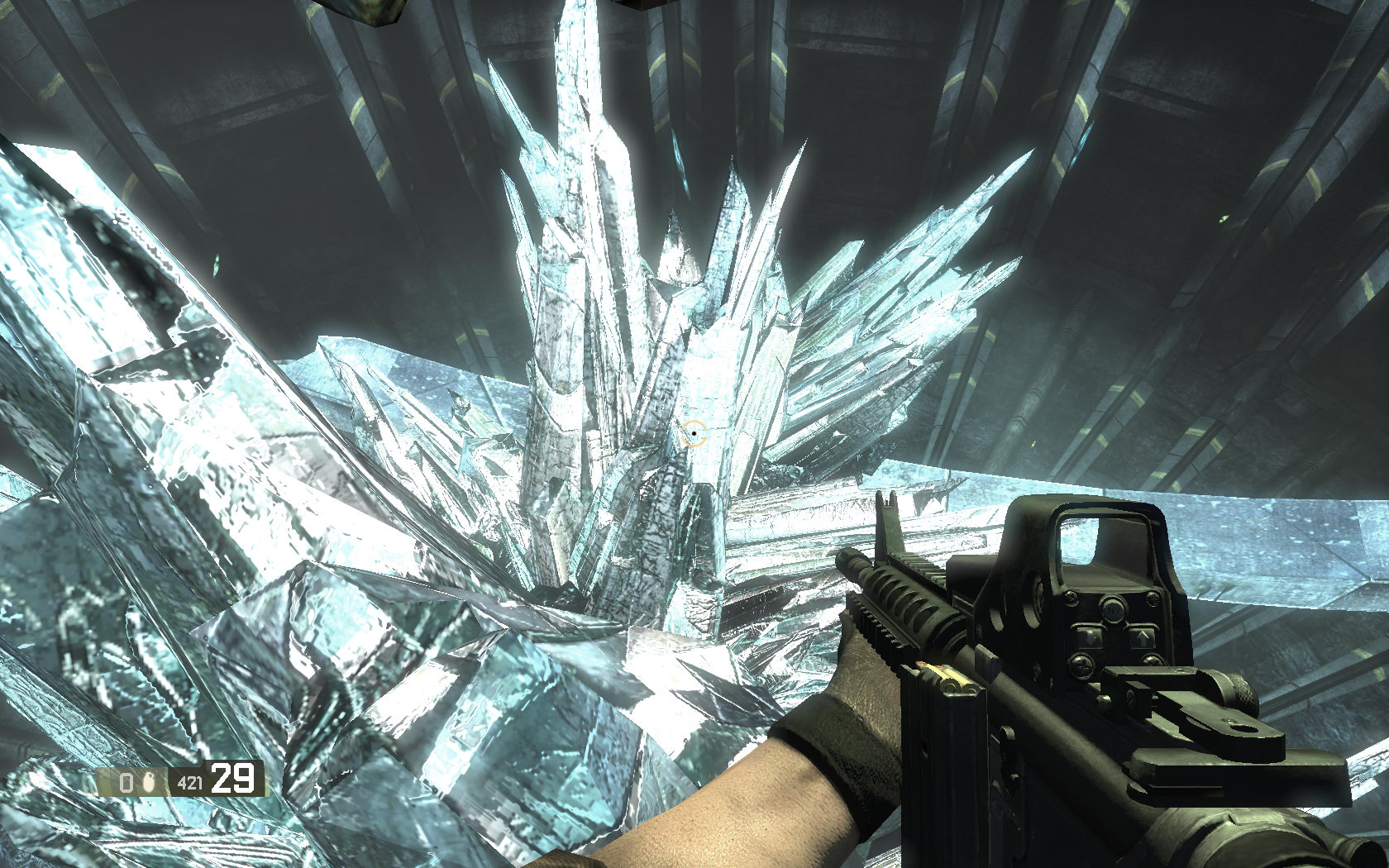Image resolution: width=1389 pixels, height=868 pixels.
Task: Click the grenade icon in the ammo HUD
Action: 150,781
